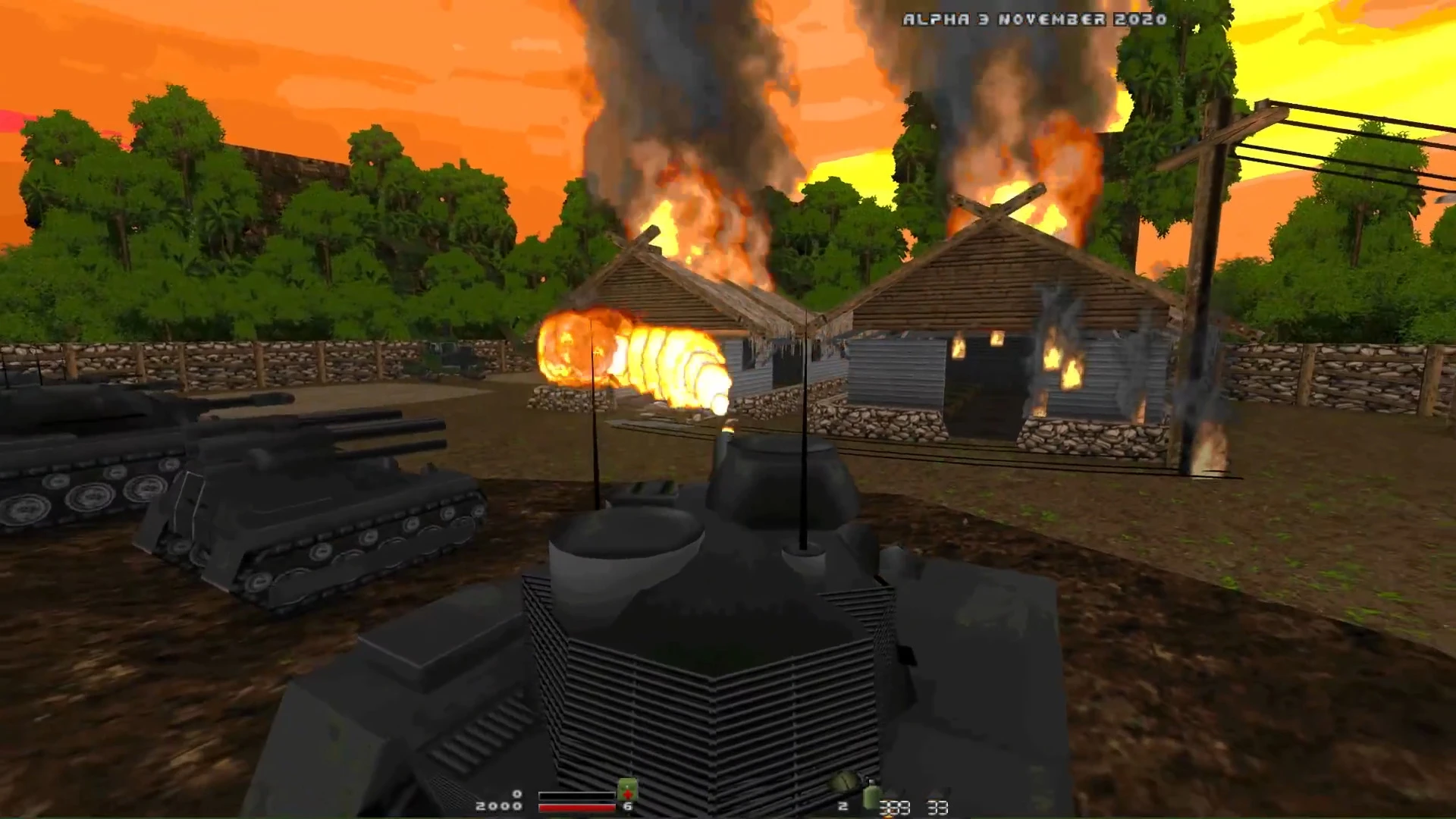This screenshot has height=819, width=1456.
Task: Click the health value 2000
Action: click(x=498, y=805)
